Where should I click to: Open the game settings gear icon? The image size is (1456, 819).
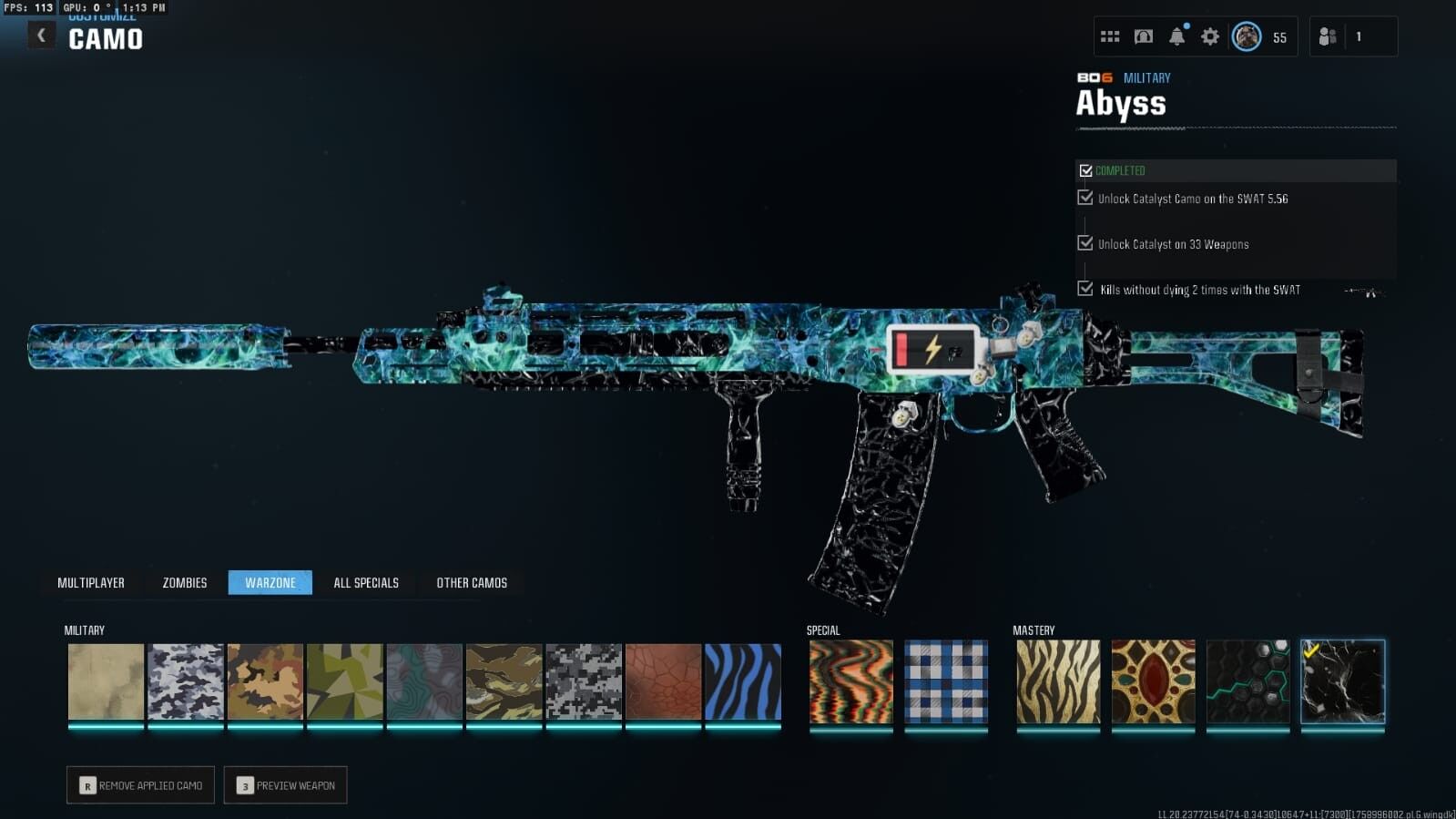coord(1209,36)
